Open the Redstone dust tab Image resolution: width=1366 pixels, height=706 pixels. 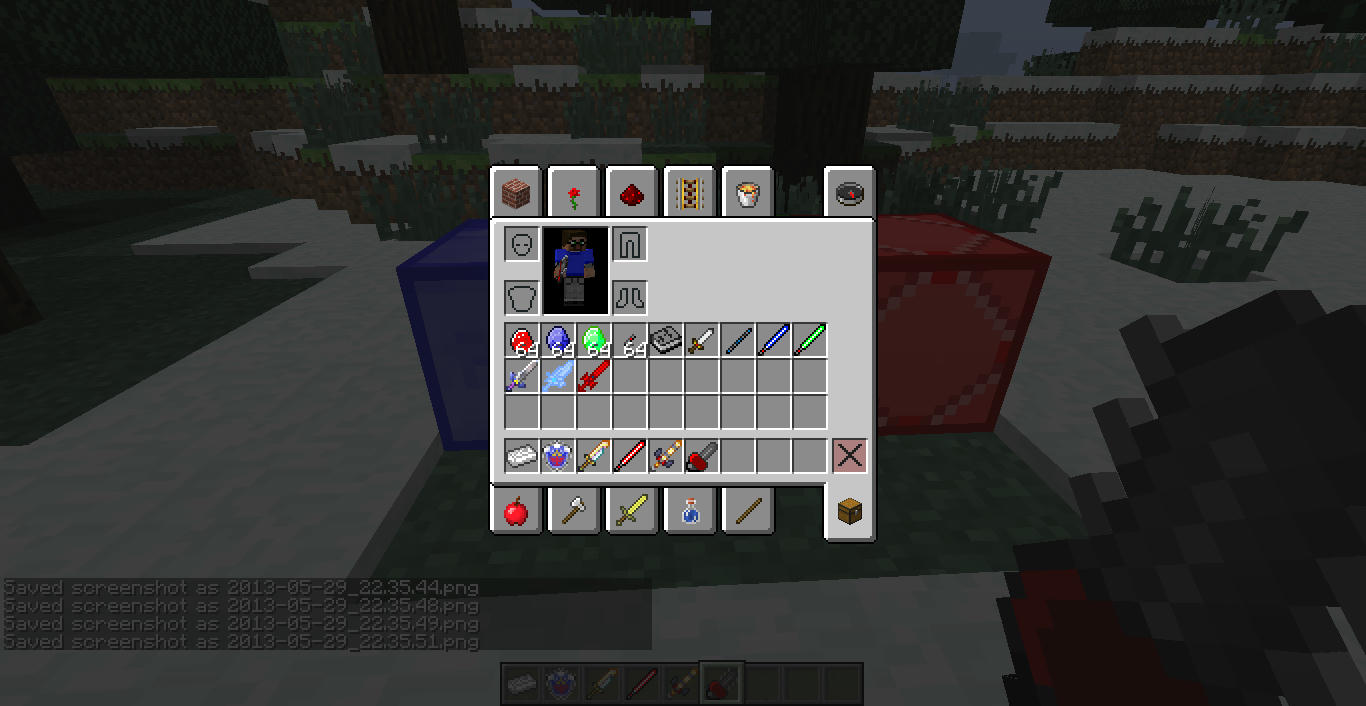click(632, 193)
